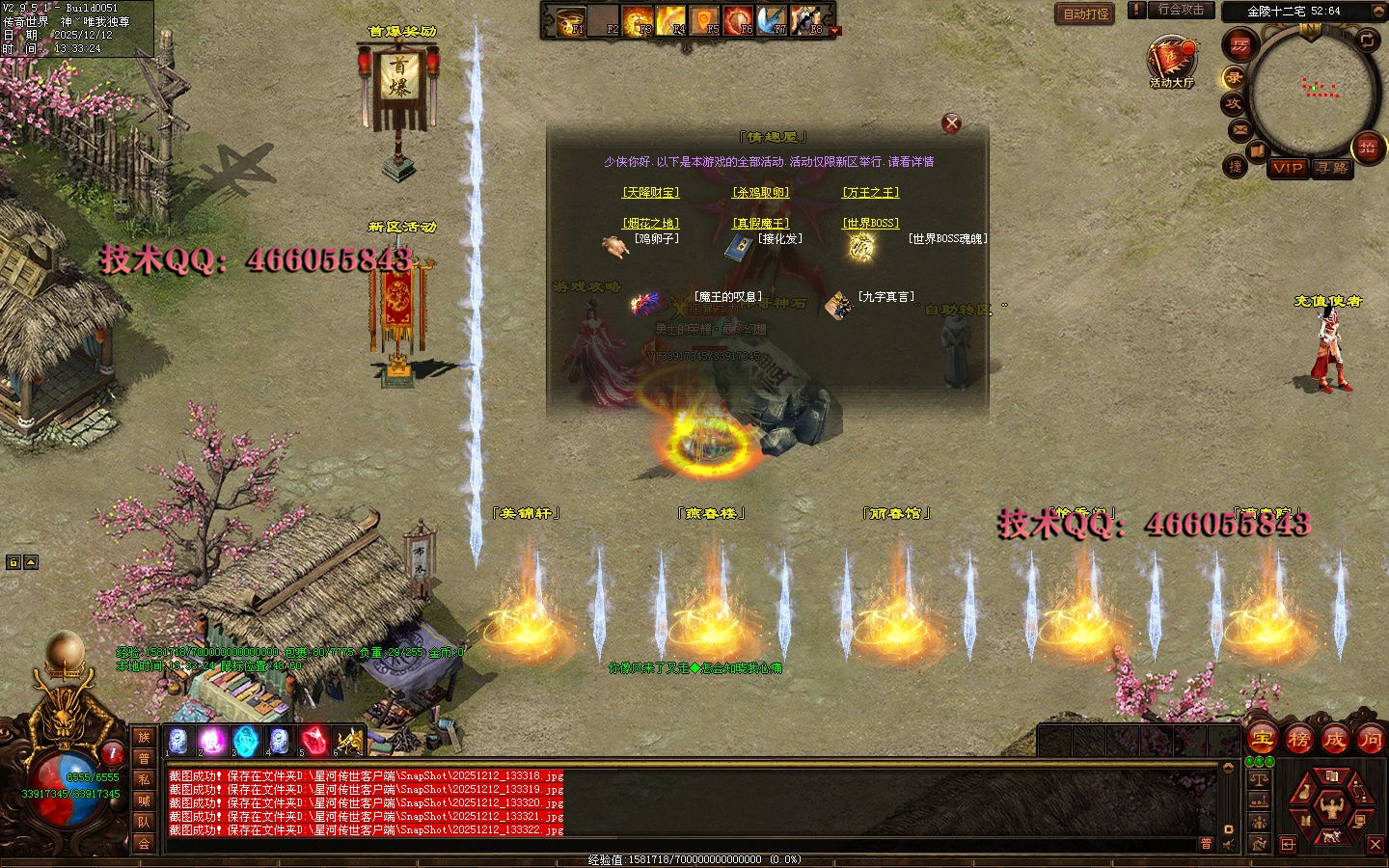View the 真假魔王 activity details
The width and height of the screenshot is (1389, 868).
tap(761, 224)
